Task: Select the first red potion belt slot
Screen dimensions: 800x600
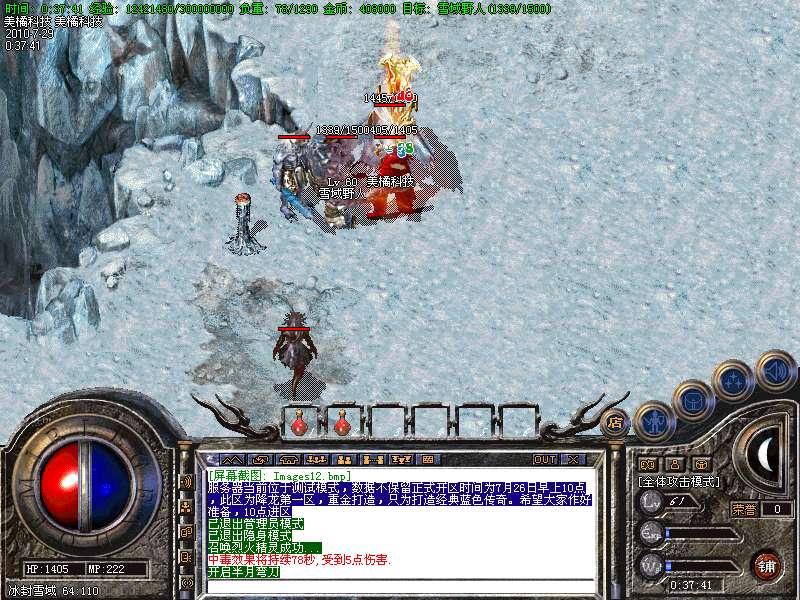Action: (299, 423)
